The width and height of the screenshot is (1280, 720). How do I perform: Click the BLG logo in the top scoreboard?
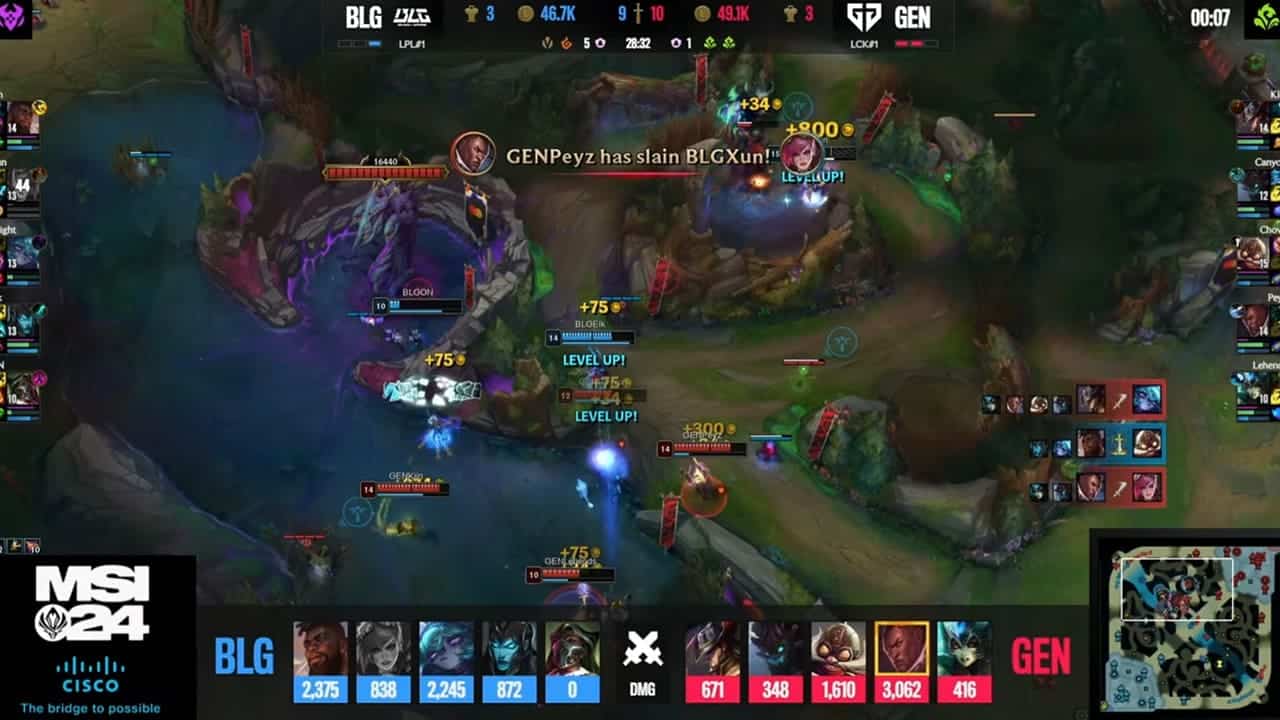tap(412, 17)
